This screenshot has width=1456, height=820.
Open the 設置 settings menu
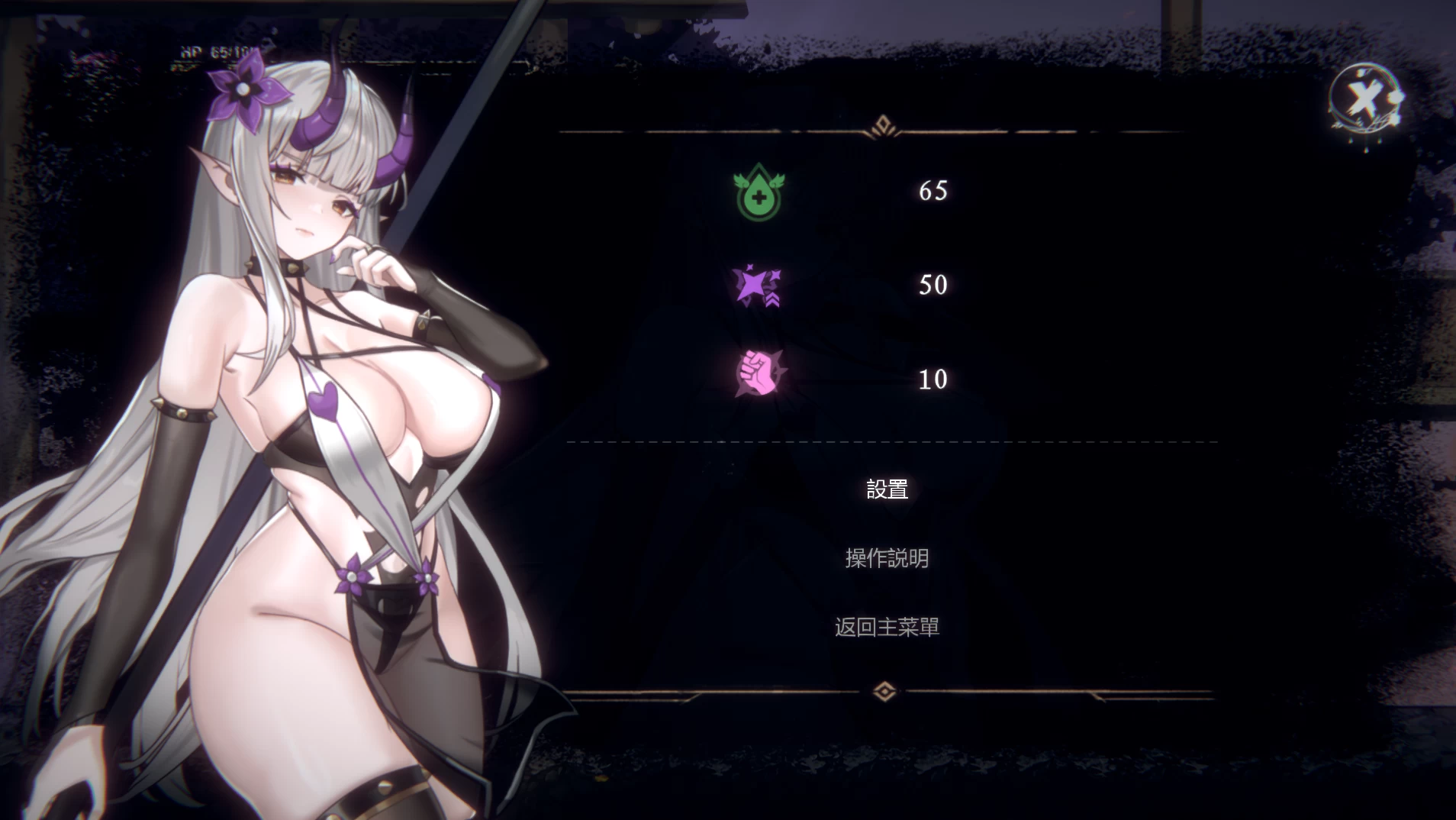(x=887, y=489)
